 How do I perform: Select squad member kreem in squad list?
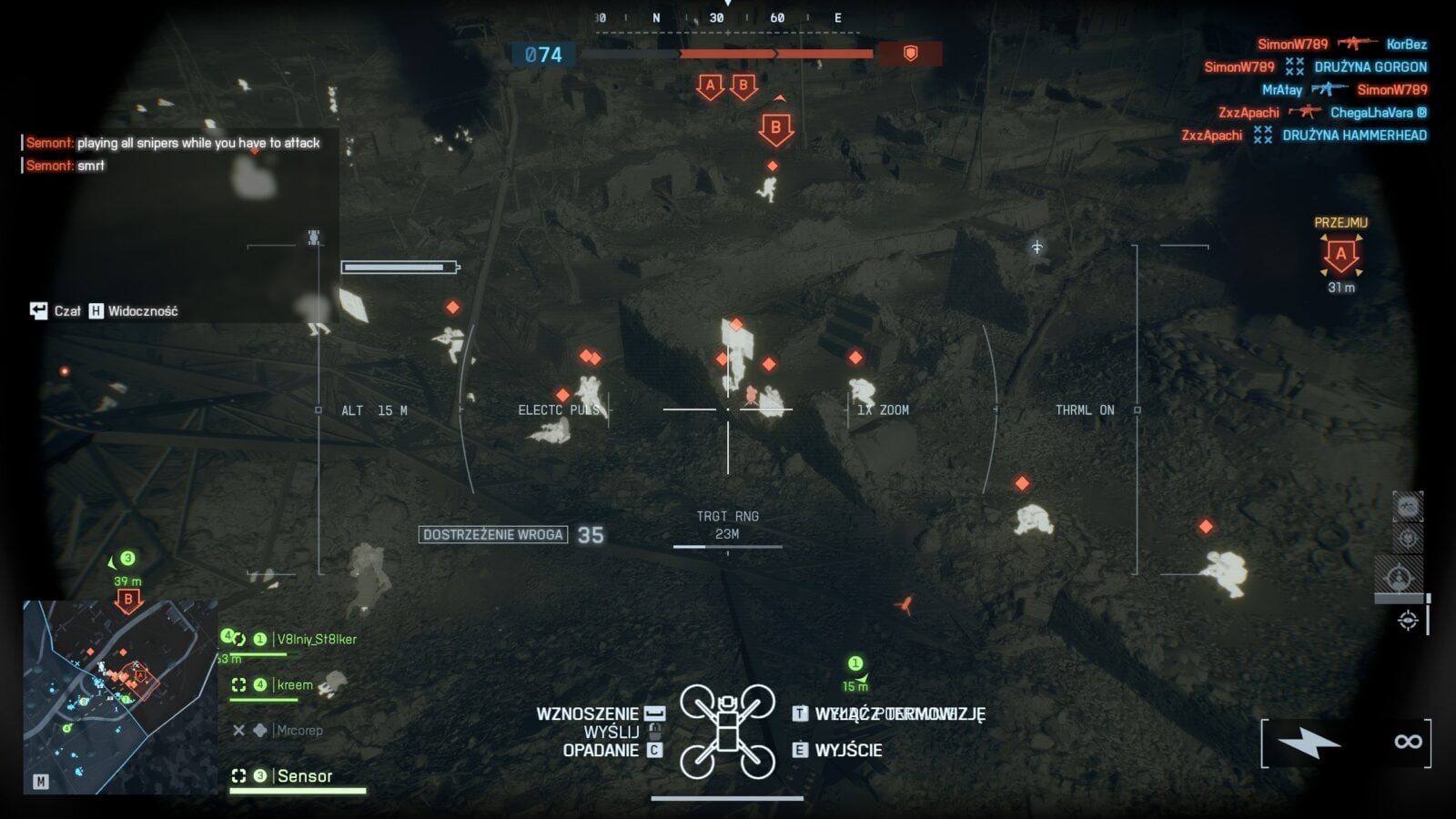[x=294, y=684]
